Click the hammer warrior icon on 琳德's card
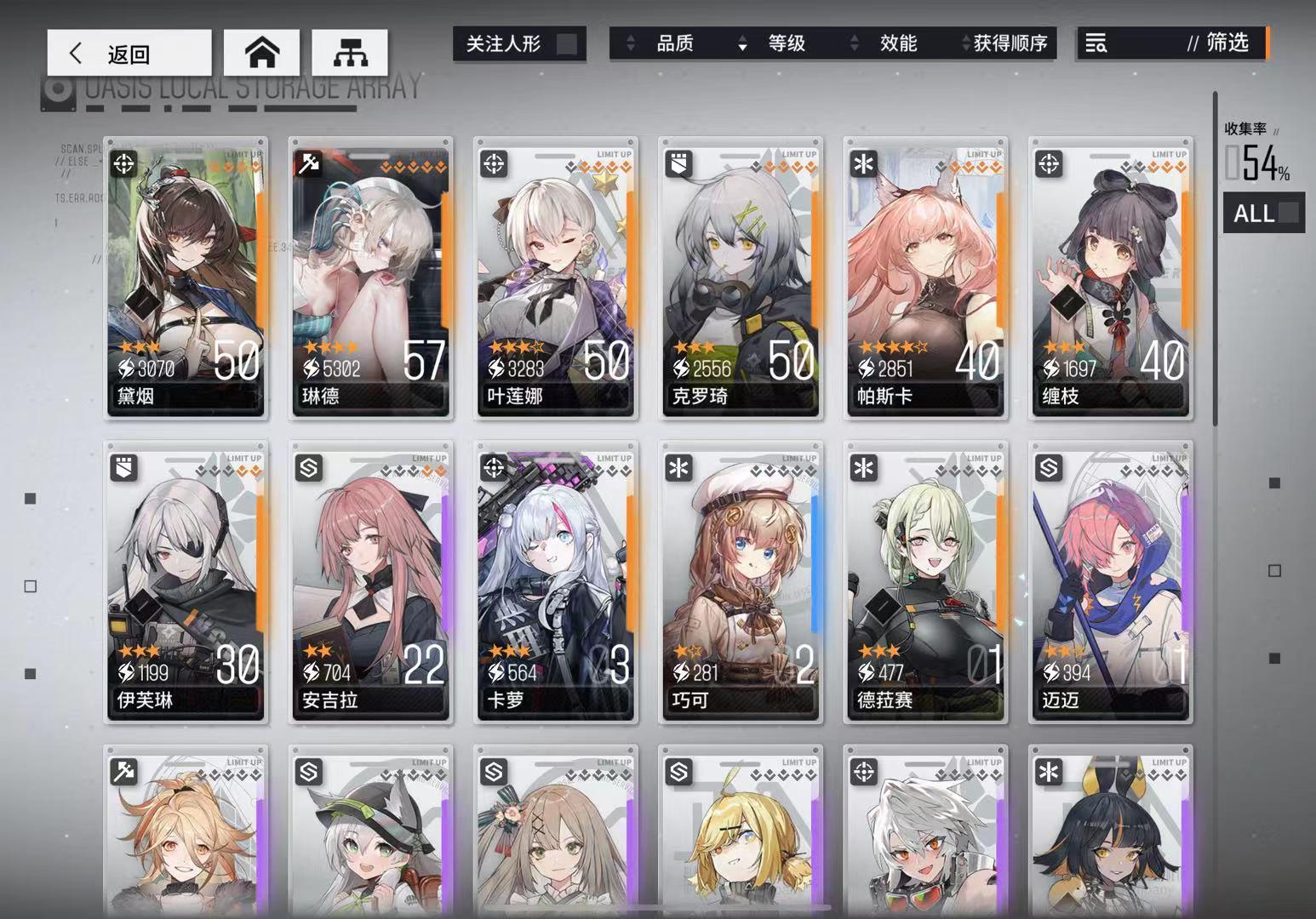The image size is (1316, 919). coord(309,160)
